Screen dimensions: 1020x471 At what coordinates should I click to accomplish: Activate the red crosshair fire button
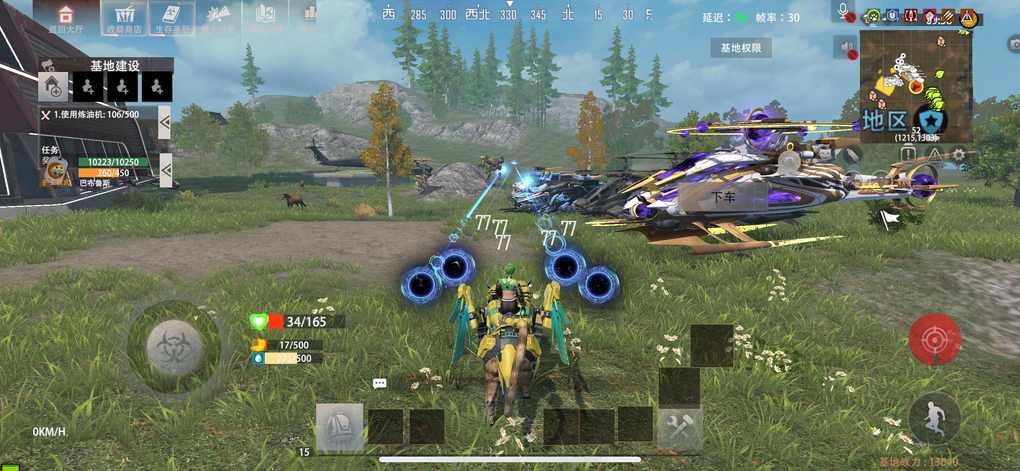(x=935, y=339)
